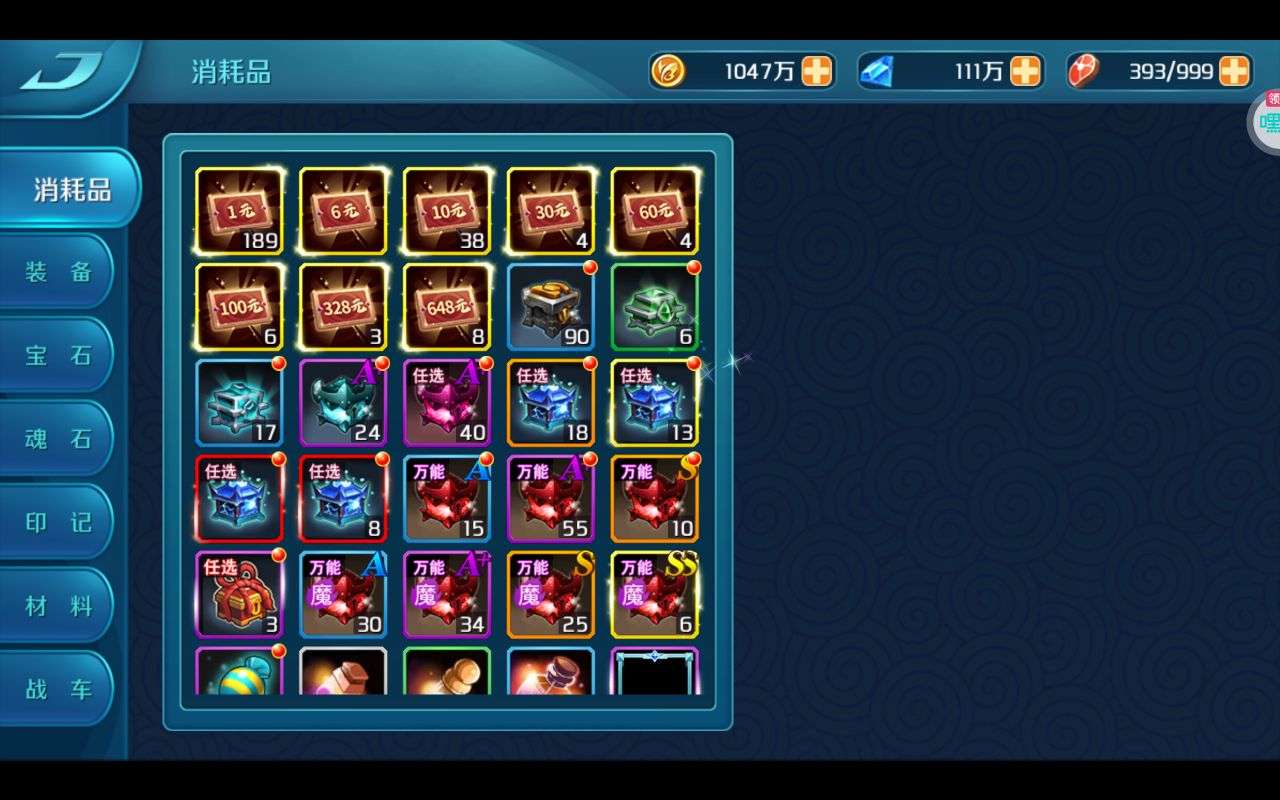The height and width of the screenshot is (800, 1280).
Task: Buy more blue diamonds with plus button
Action: click(1025, 71)
